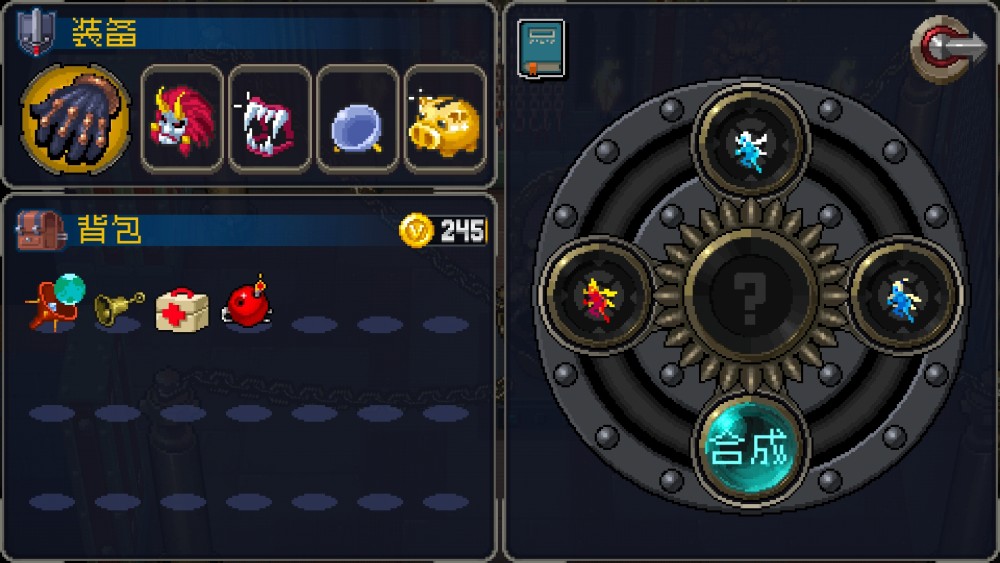The width and height of the screenshot is (1000, 563).
Task: Select the equipped dark claw glove
Action: [x=75, y=119]
